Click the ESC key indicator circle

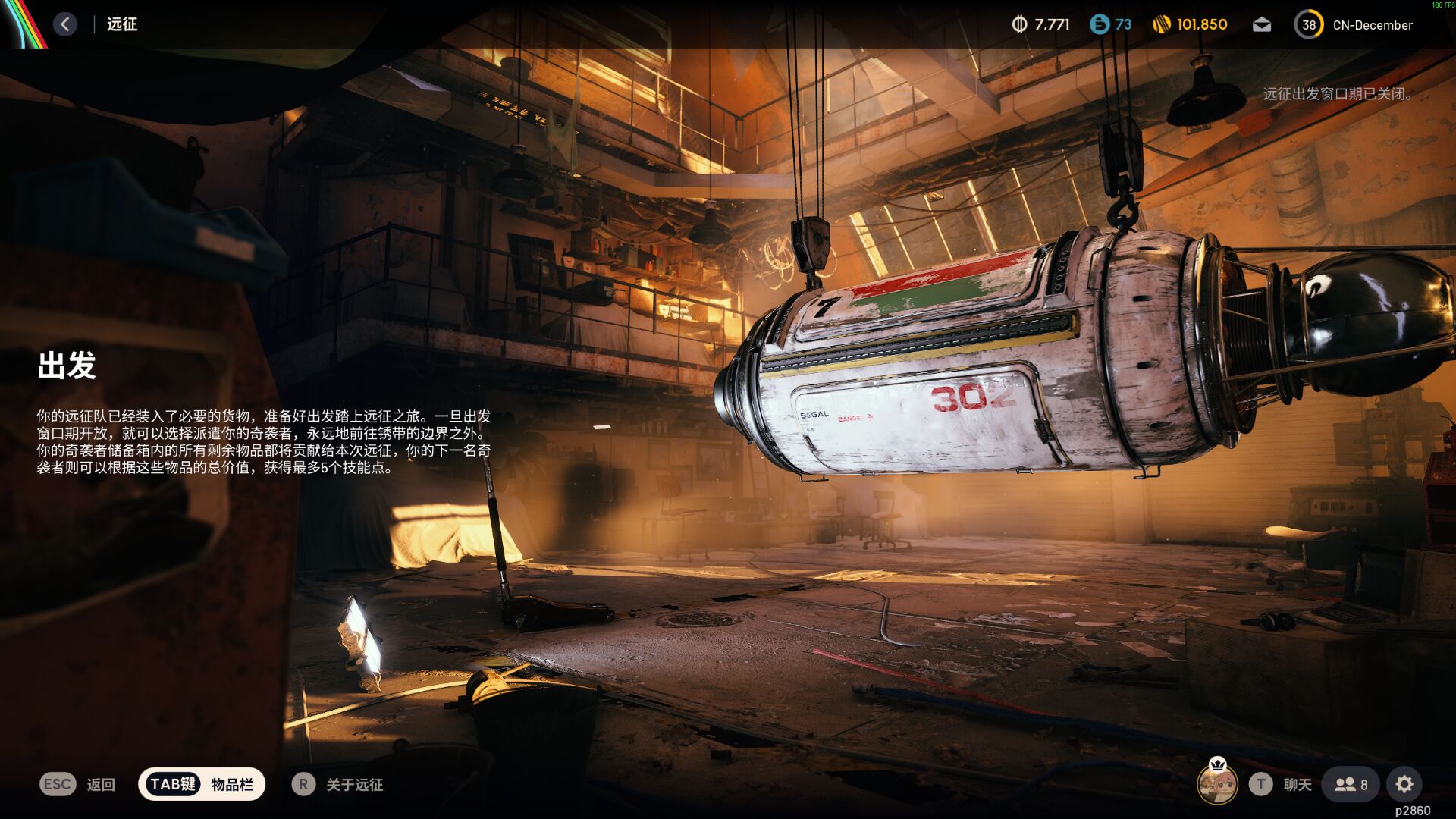click(x=58, y=784)
